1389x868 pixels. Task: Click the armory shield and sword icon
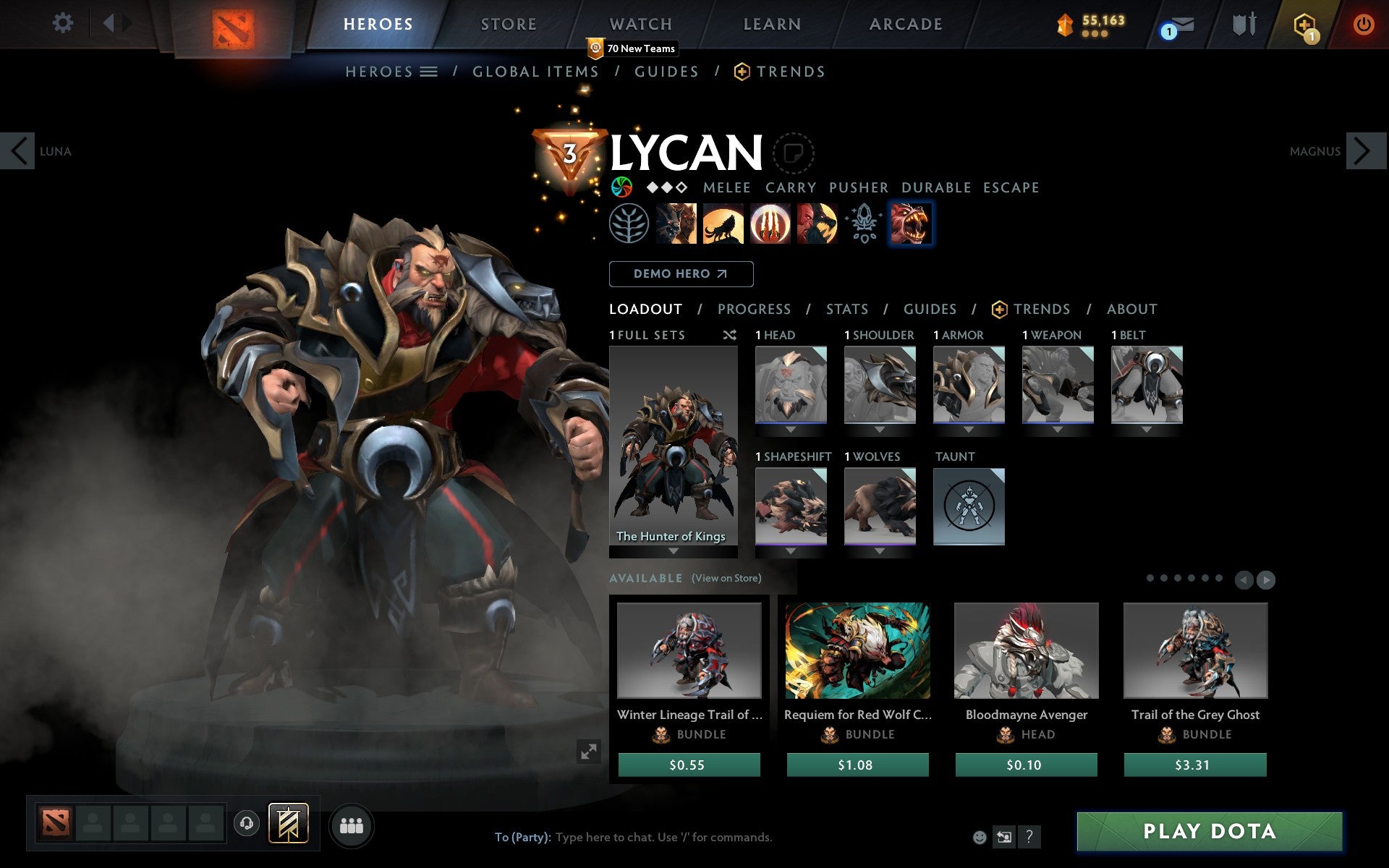pos(1242,24)
